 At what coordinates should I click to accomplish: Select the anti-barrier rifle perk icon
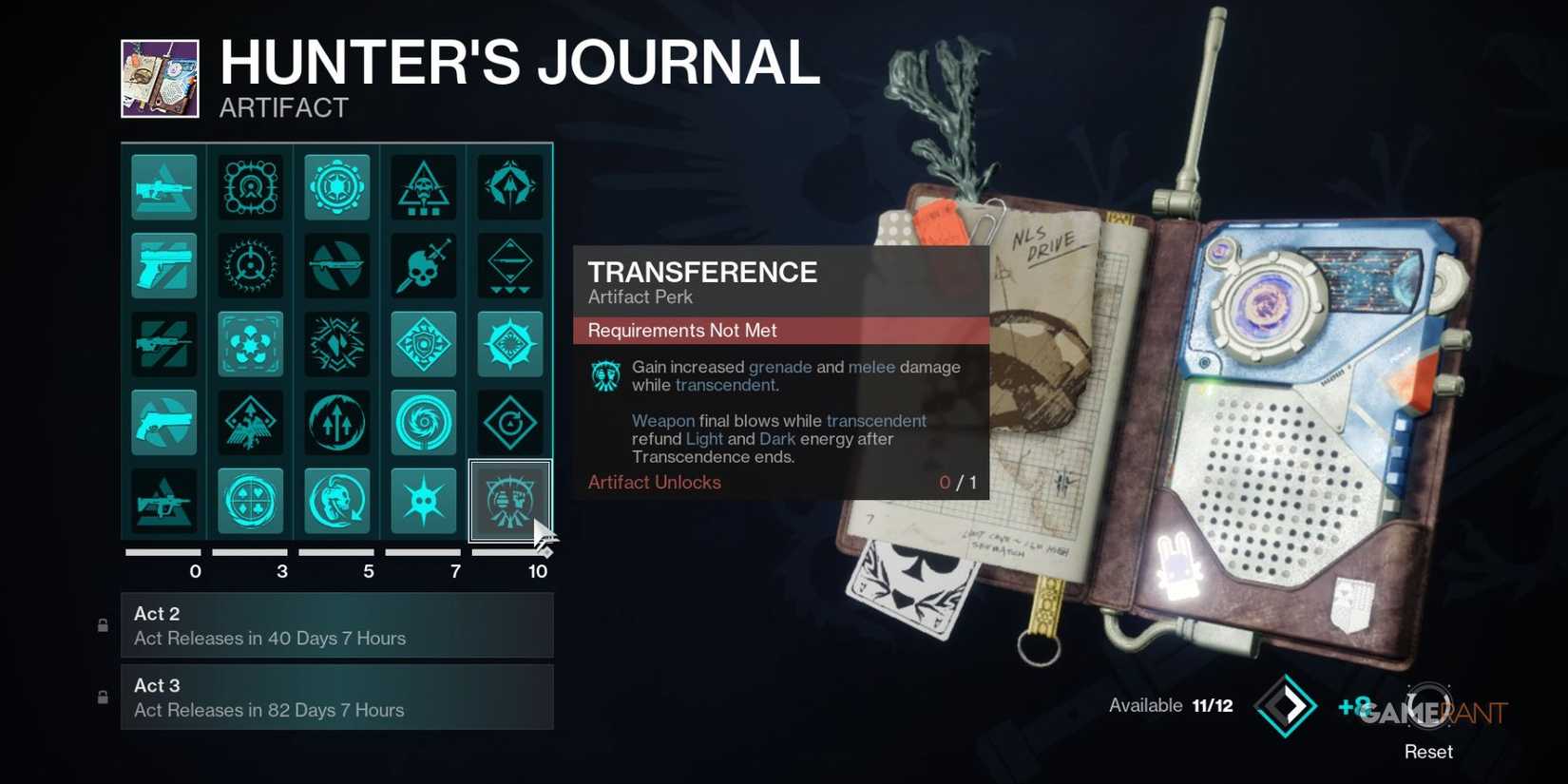(163, 186)
